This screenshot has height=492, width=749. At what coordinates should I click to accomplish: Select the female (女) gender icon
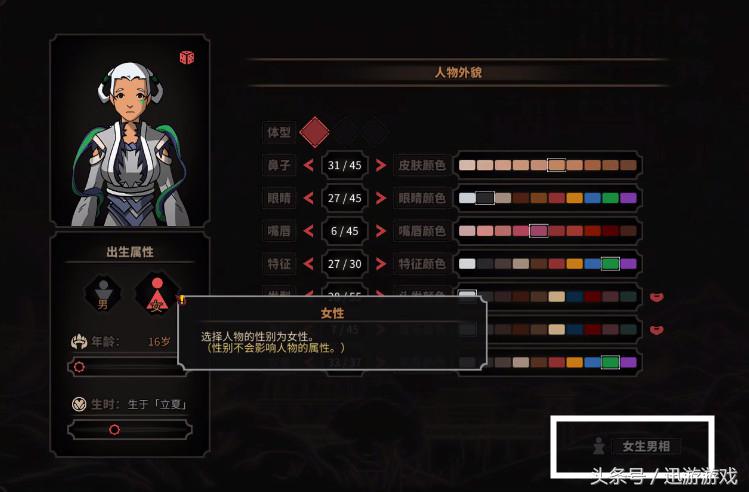[x=155, y=294]
